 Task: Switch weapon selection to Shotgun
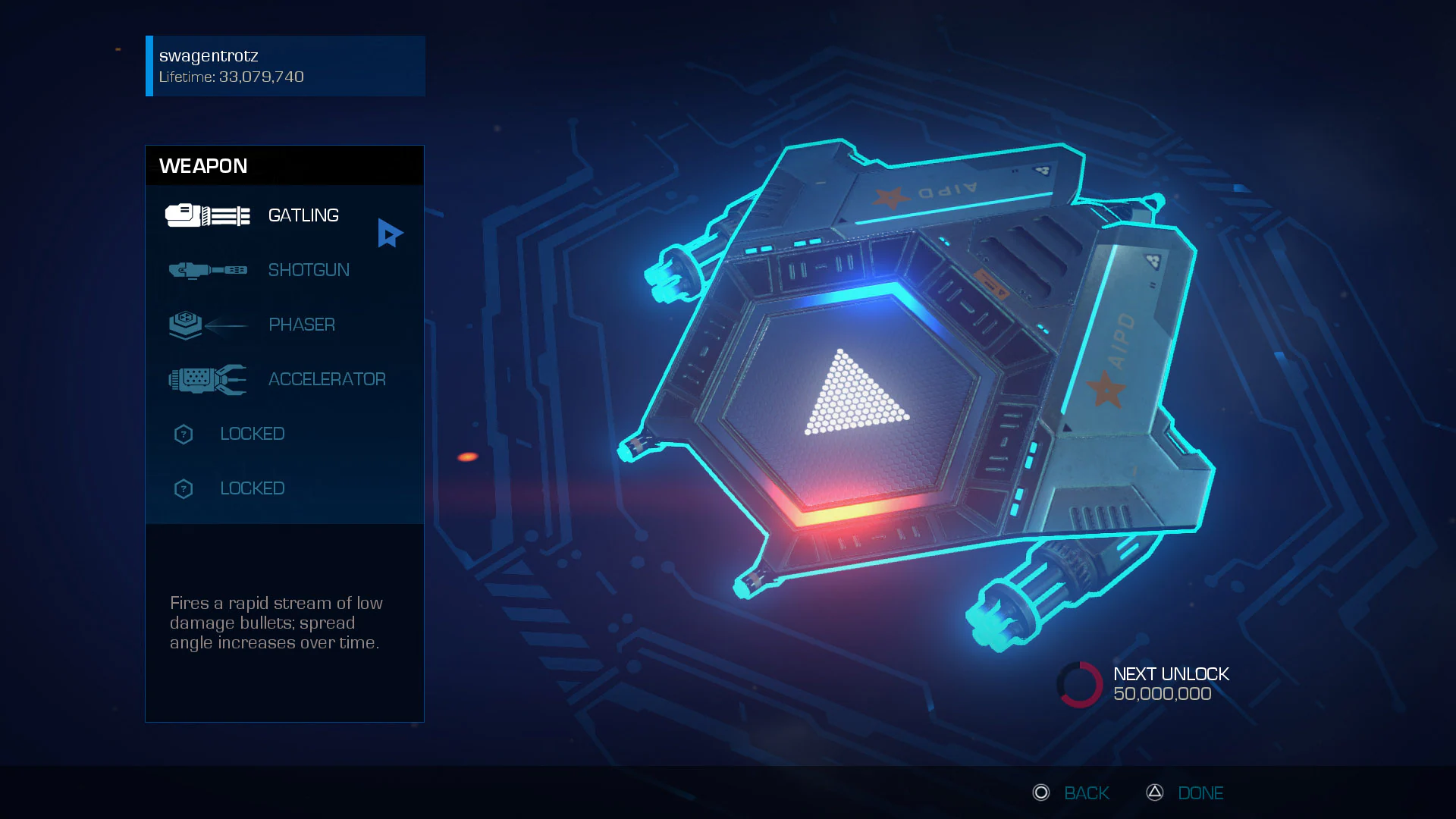tap(309, 270)
